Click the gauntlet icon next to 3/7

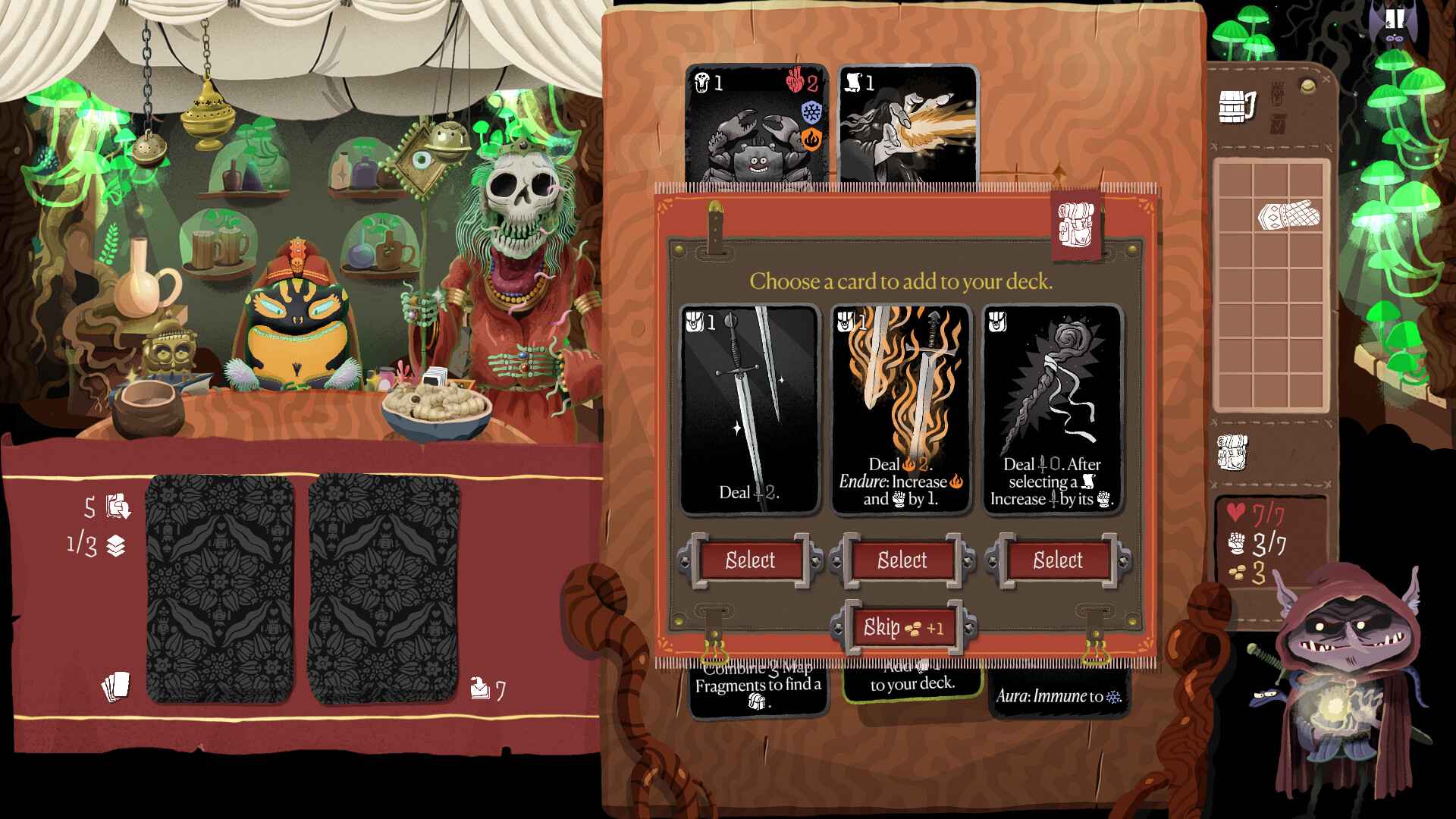1236,541
